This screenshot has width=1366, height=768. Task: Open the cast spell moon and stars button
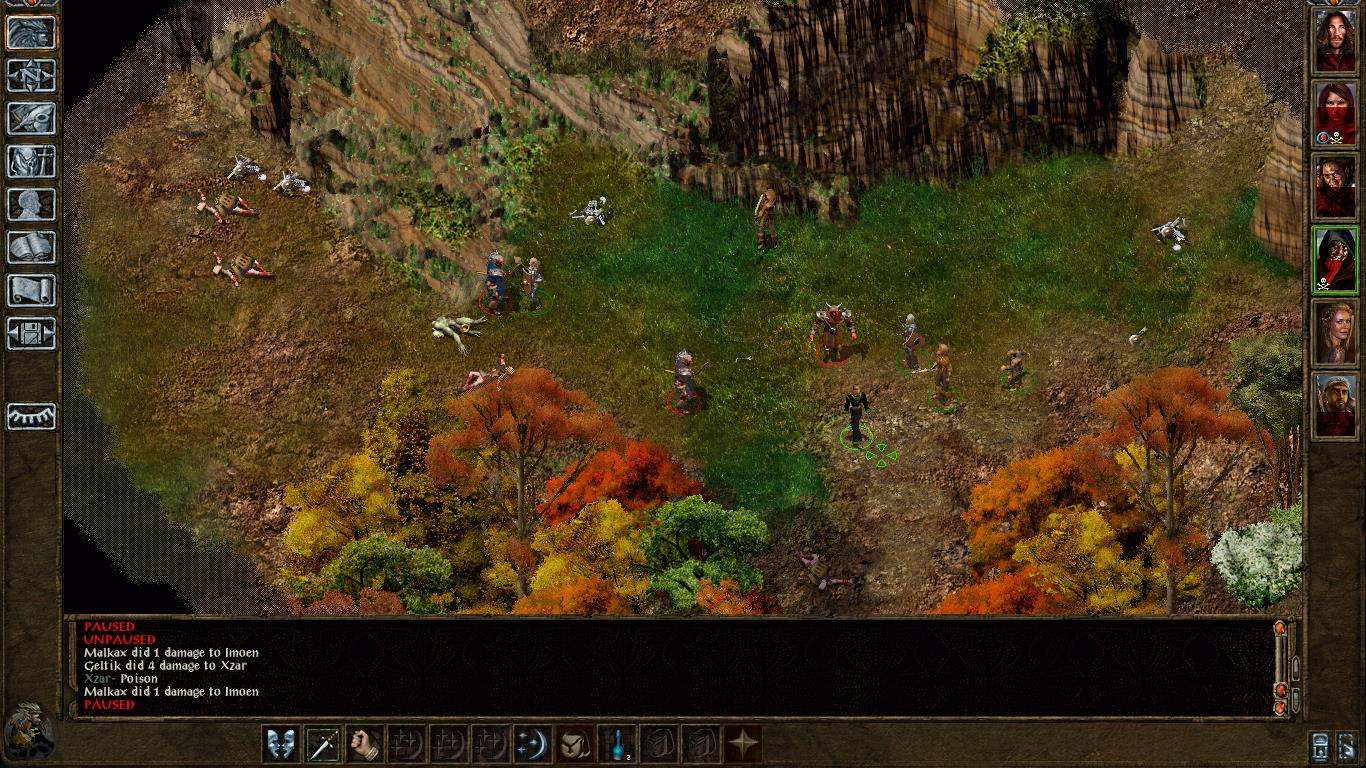(x=532, y=744)
